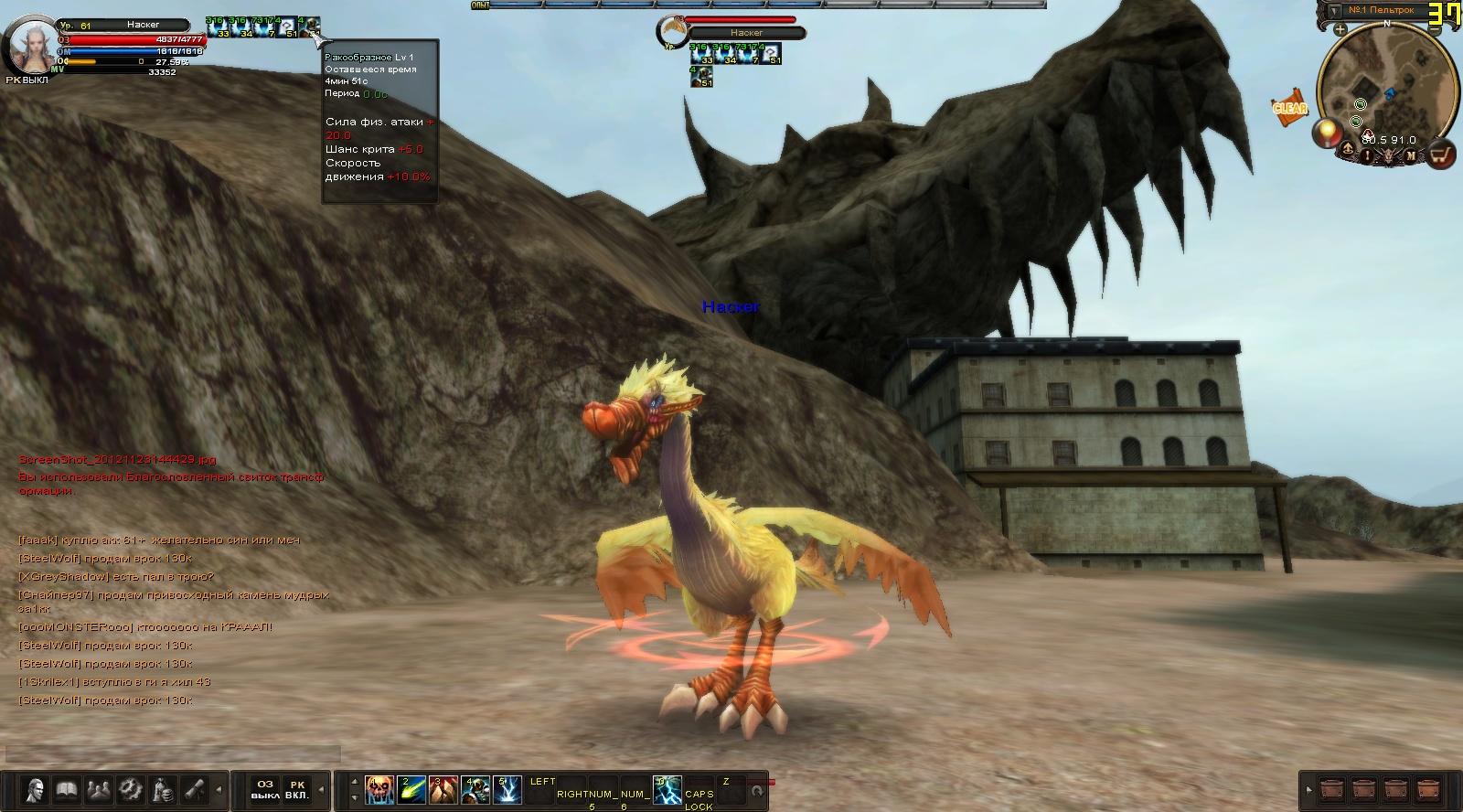
Task: Open the rolled scroll menu icon
Action: [194, 788]
